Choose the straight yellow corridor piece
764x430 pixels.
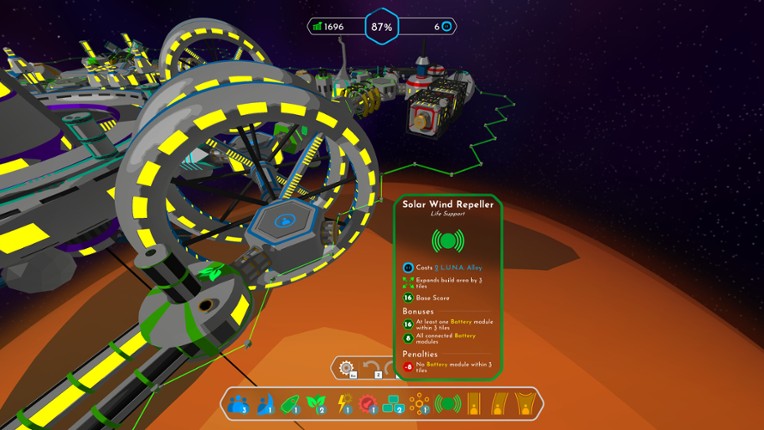[473, 404]
